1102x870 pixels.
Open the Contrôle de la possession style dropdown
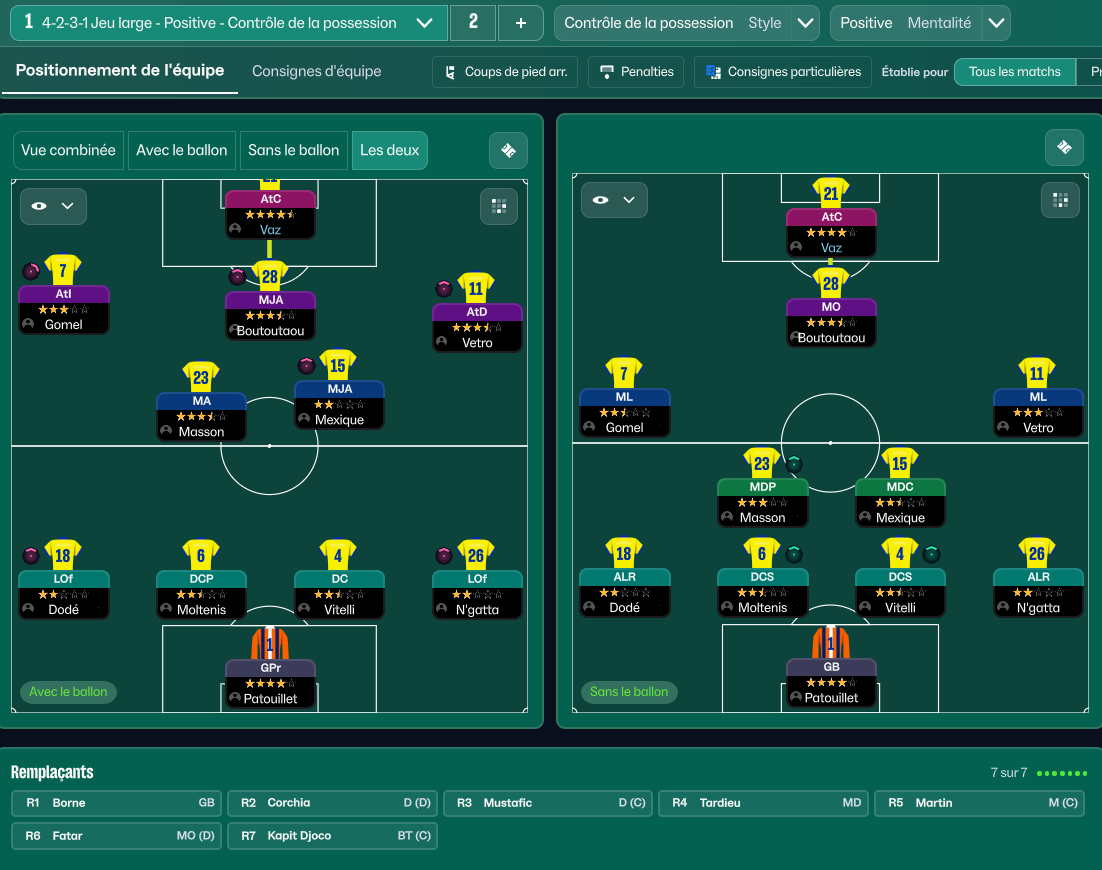(x=805, y=23)
